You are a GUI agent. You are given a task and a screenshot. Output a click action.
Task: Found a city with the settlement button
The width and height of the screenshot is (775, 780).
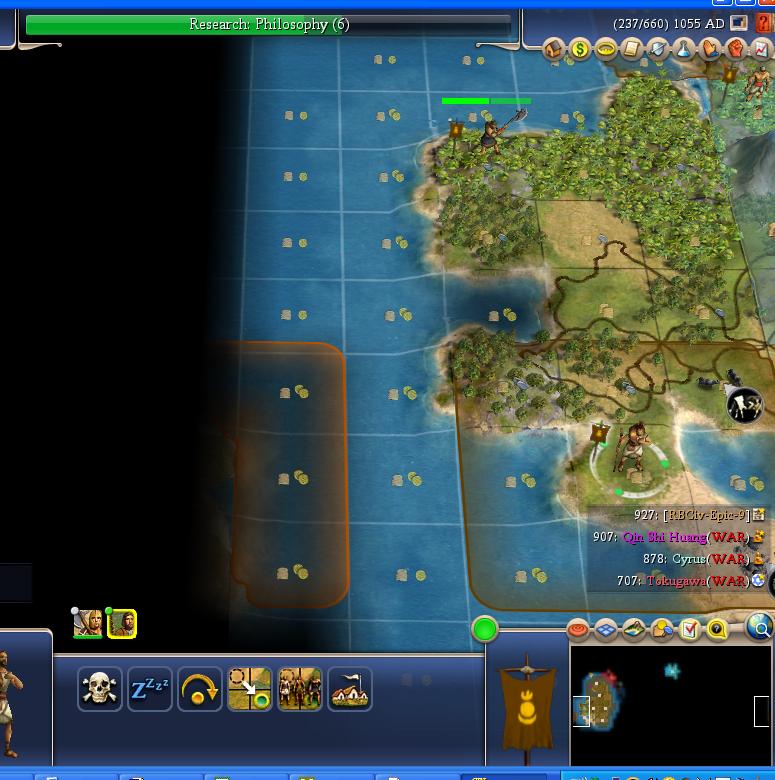click(x=350, y=689)
